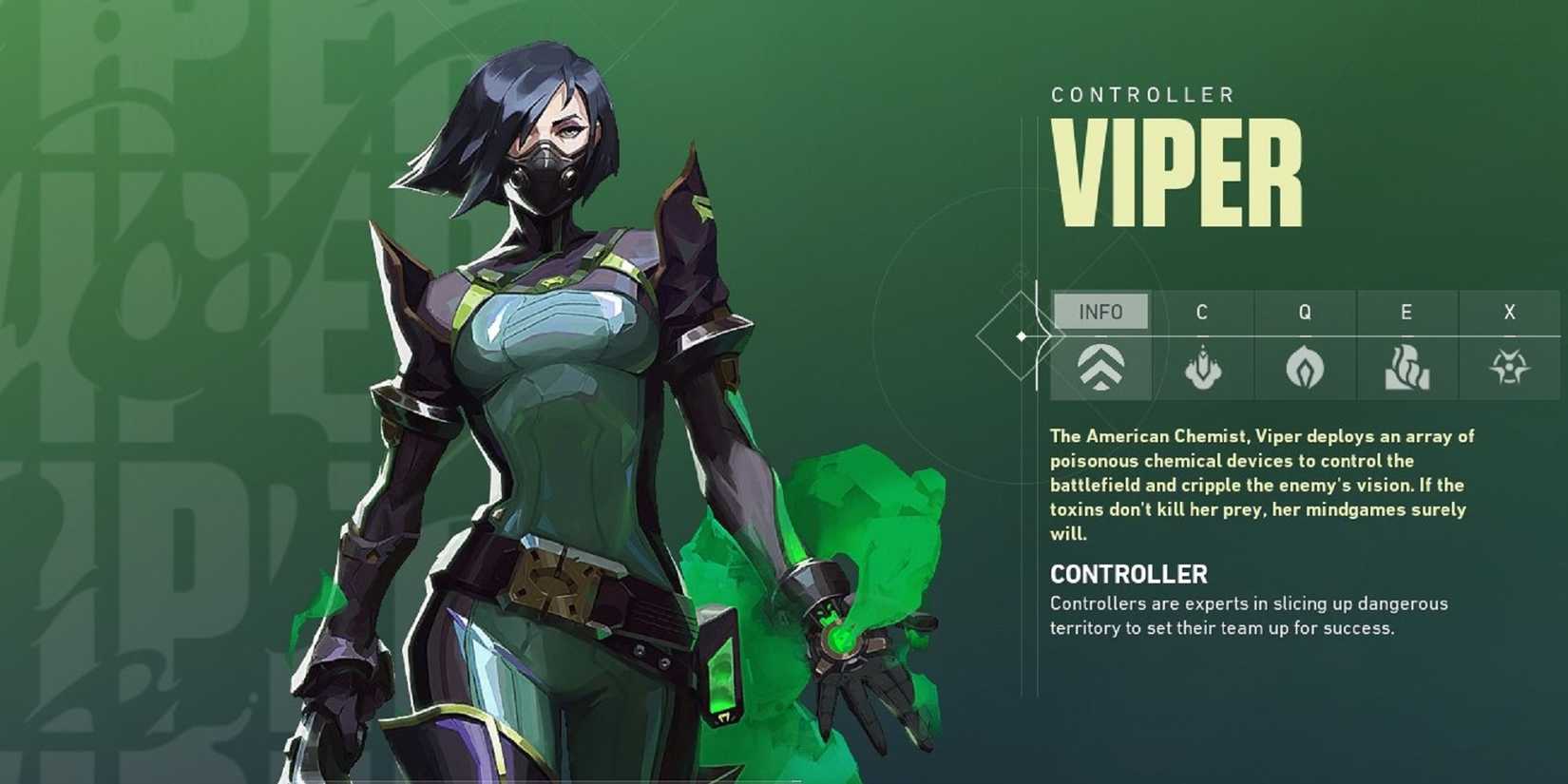
Task: Open the E ability tab
Action: [1406, 311]
